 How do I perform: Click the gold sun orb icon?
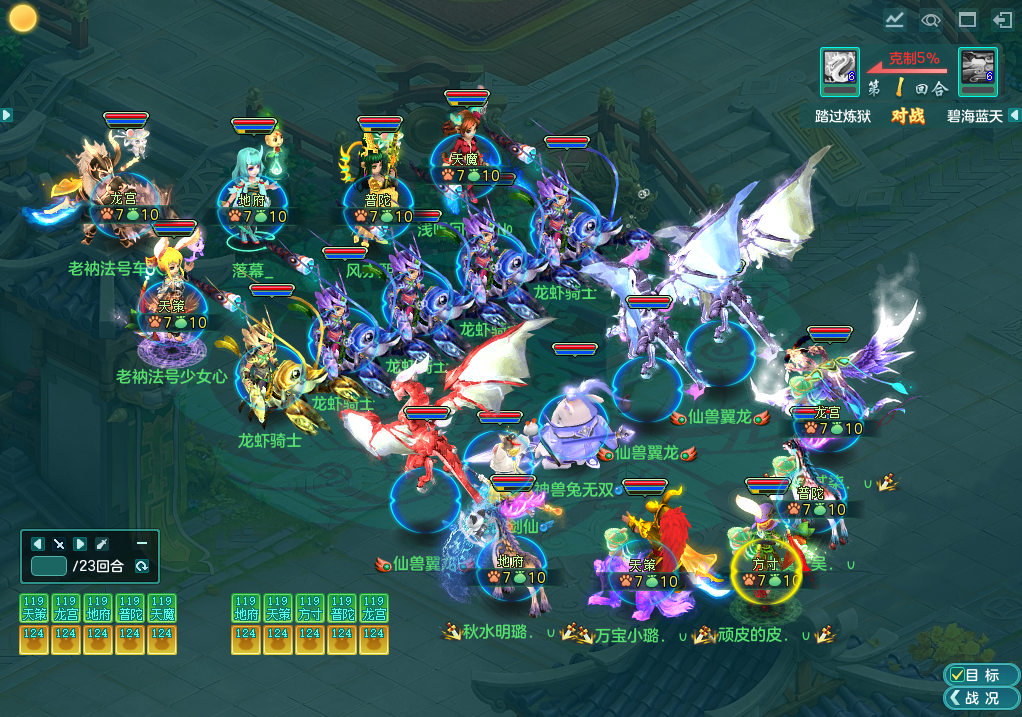click(x=23, y=18)
